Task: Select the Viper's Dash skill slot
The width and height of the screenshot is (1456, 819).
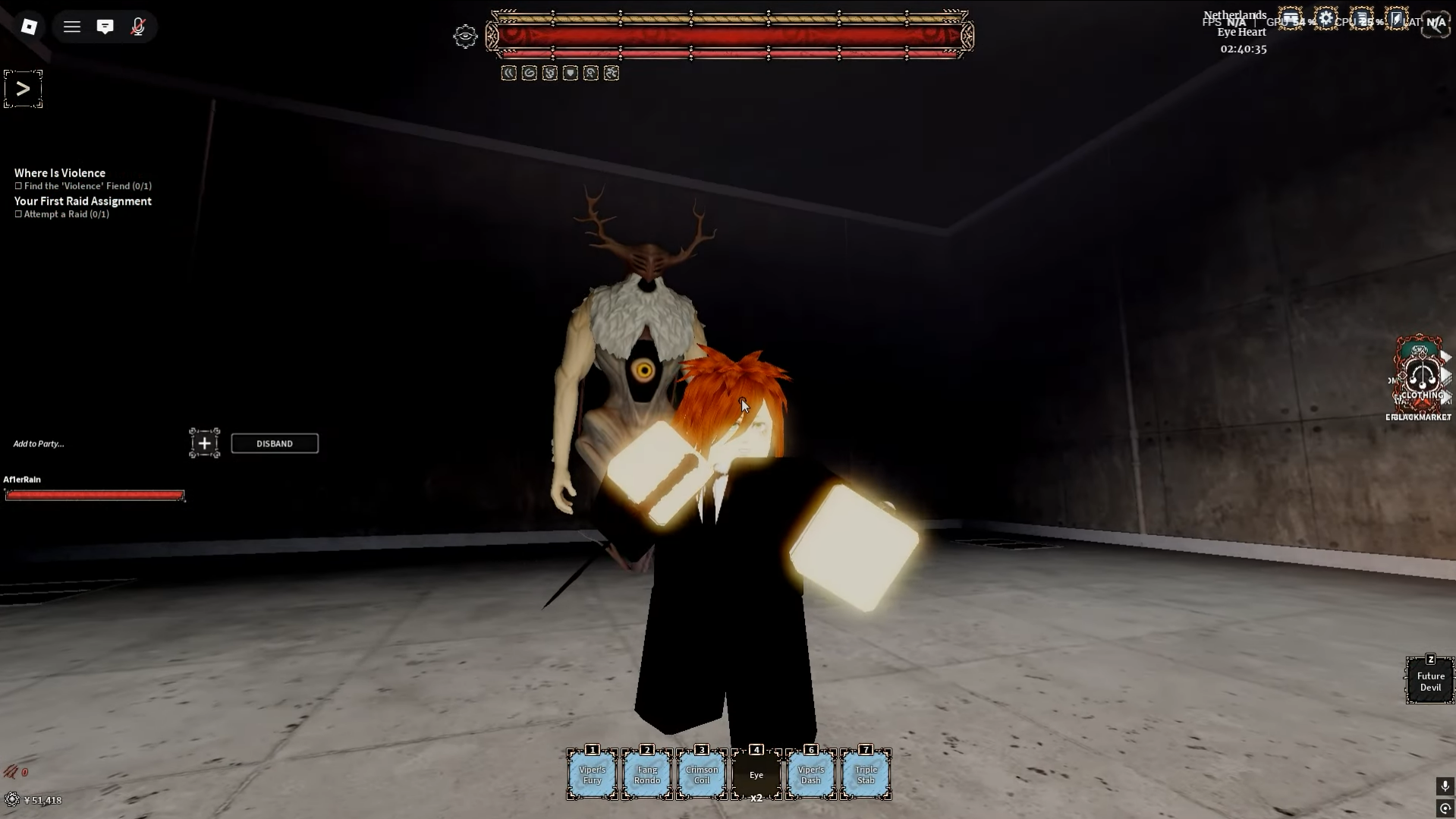Action: pyautogui.click(x=811, y=774)
